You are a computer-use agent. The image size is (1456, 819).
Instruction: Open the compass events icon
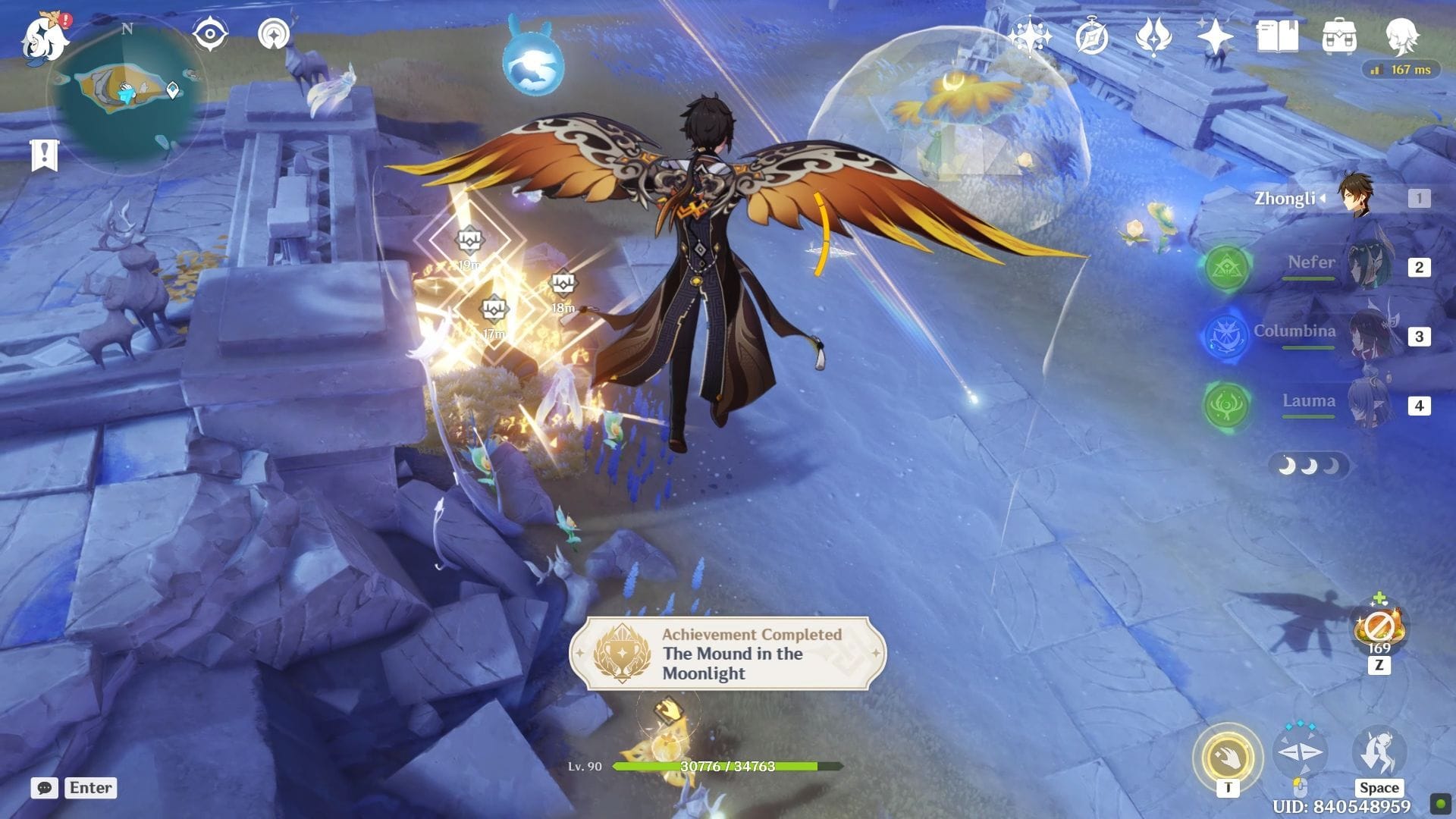(1092, 36)
